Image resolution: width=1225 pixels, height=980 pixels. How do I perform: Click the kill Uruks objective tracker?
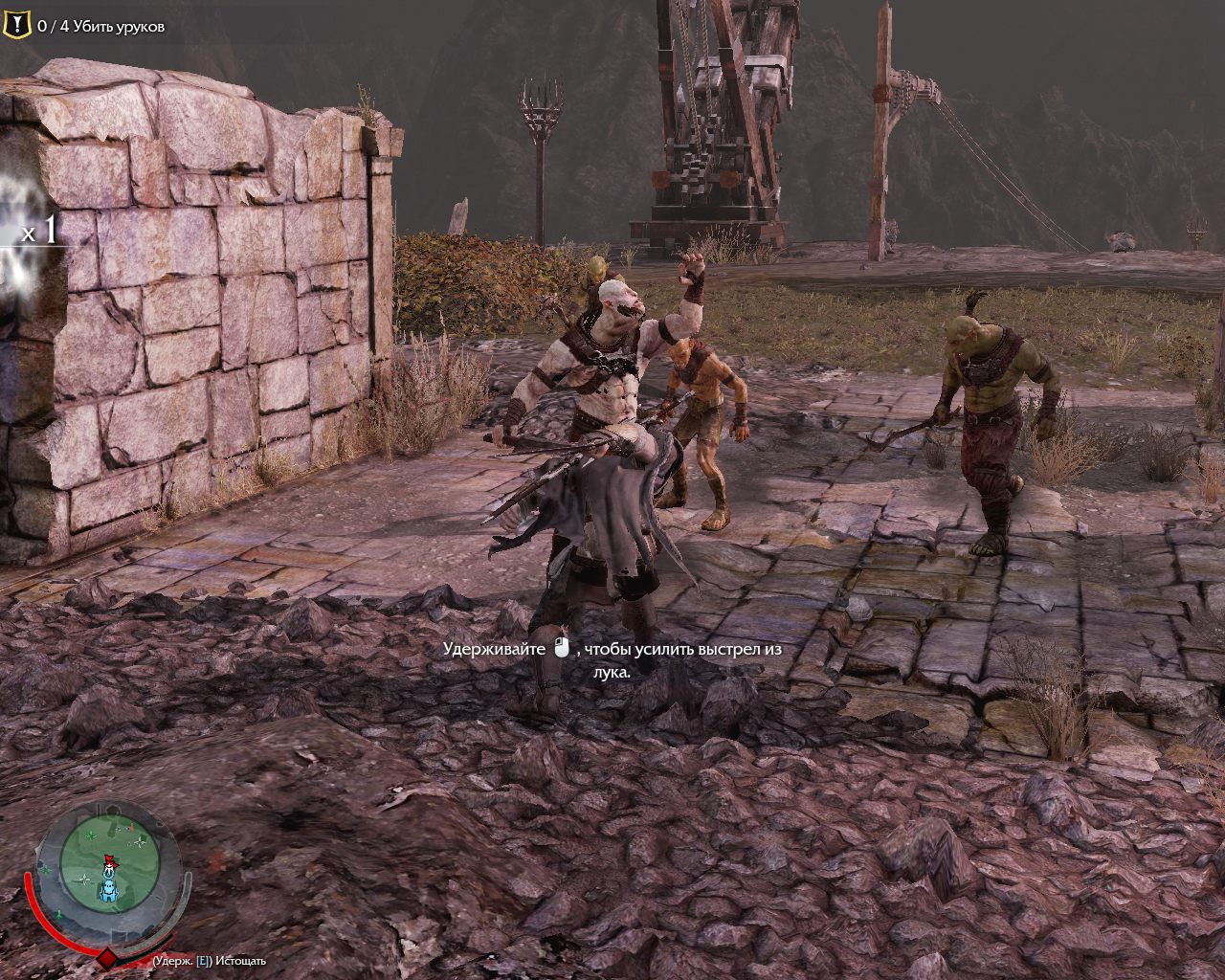pyautogui.click(x=100, y=27)
